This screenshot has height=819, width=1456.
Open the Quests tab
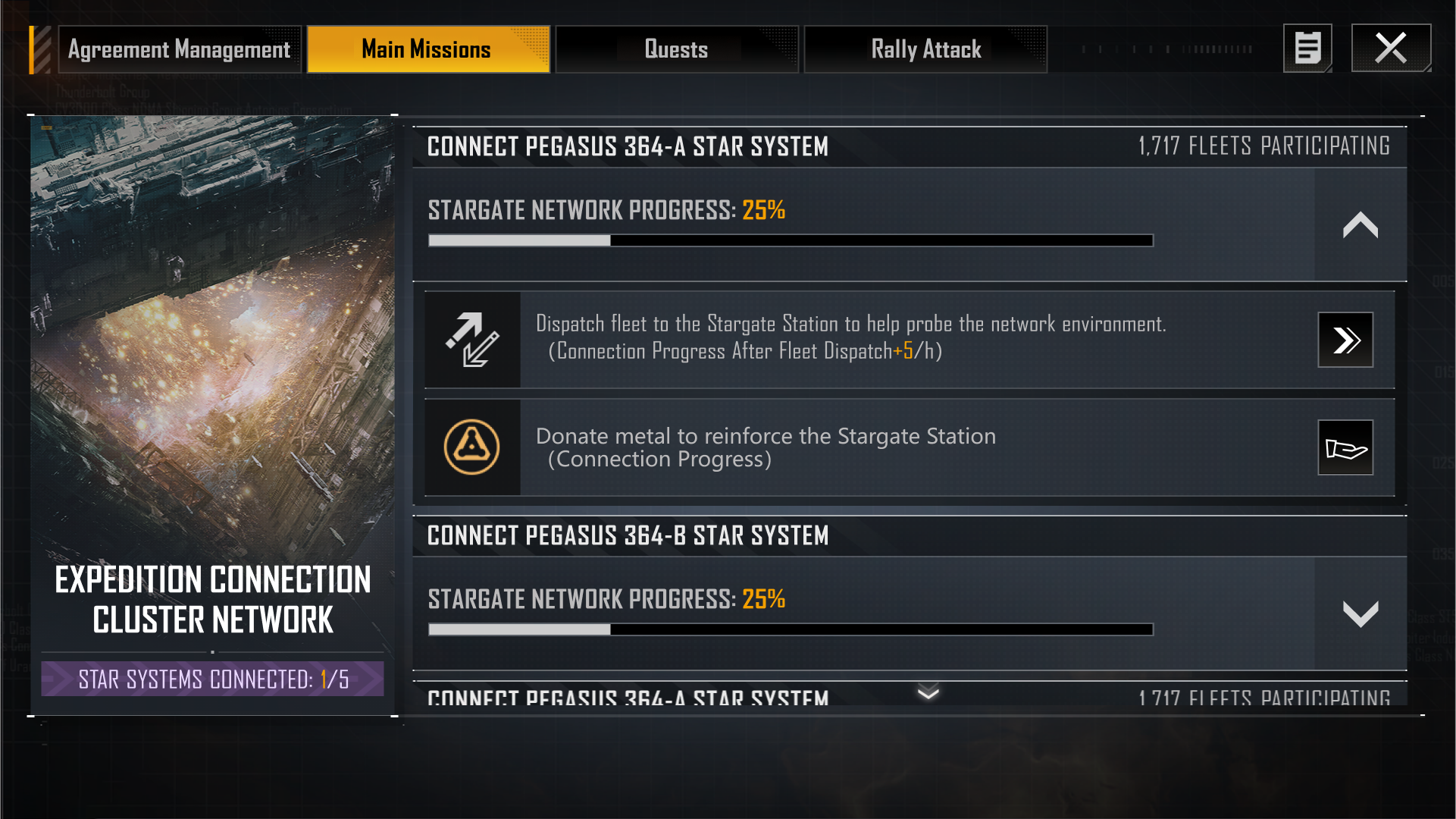[676, 50]
